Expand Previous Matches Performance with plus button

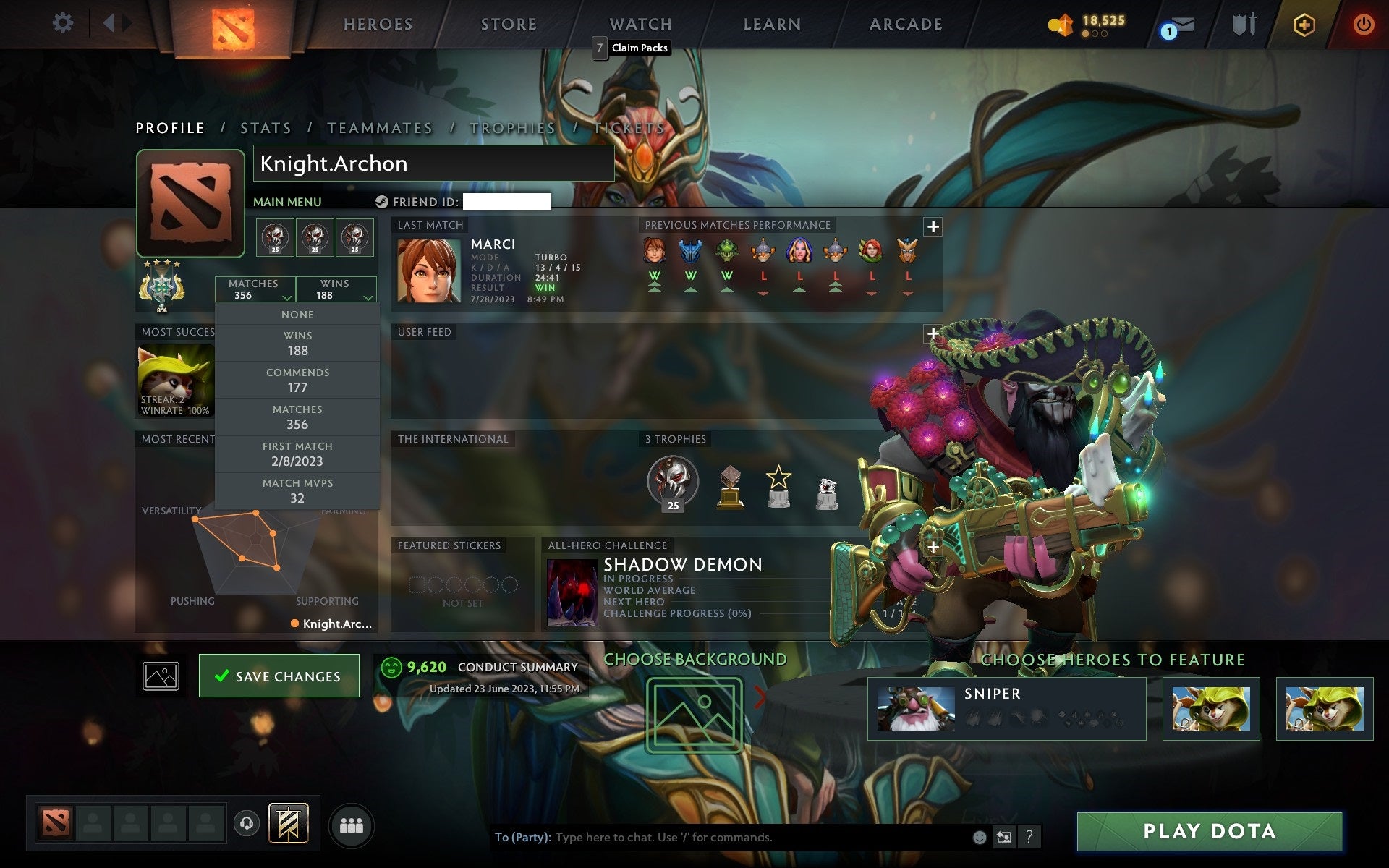point(933,226)
